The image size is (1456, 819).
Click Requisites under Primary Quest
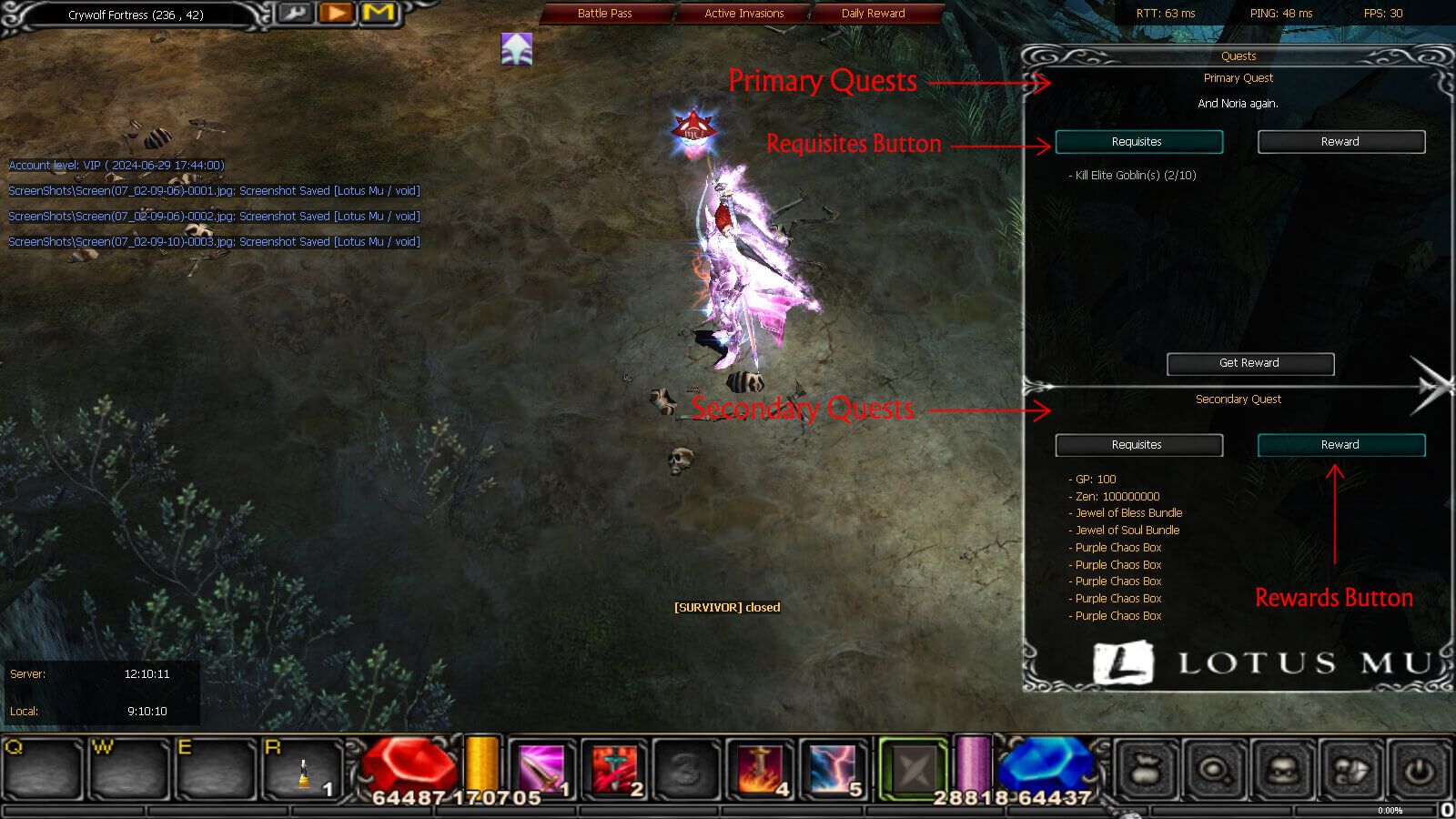(1138, 141)
